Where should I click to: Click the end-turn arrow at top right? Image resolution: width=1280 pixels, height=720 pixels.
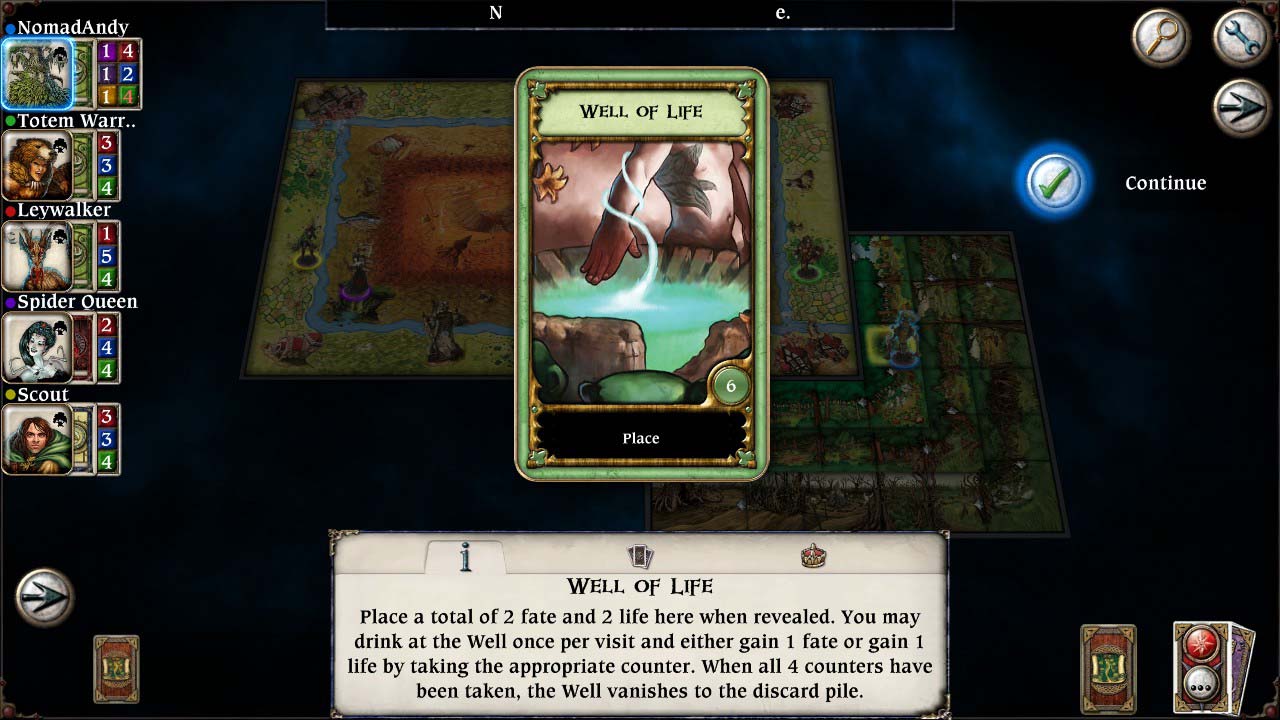pyautogui.click(x=1240, y=106)
